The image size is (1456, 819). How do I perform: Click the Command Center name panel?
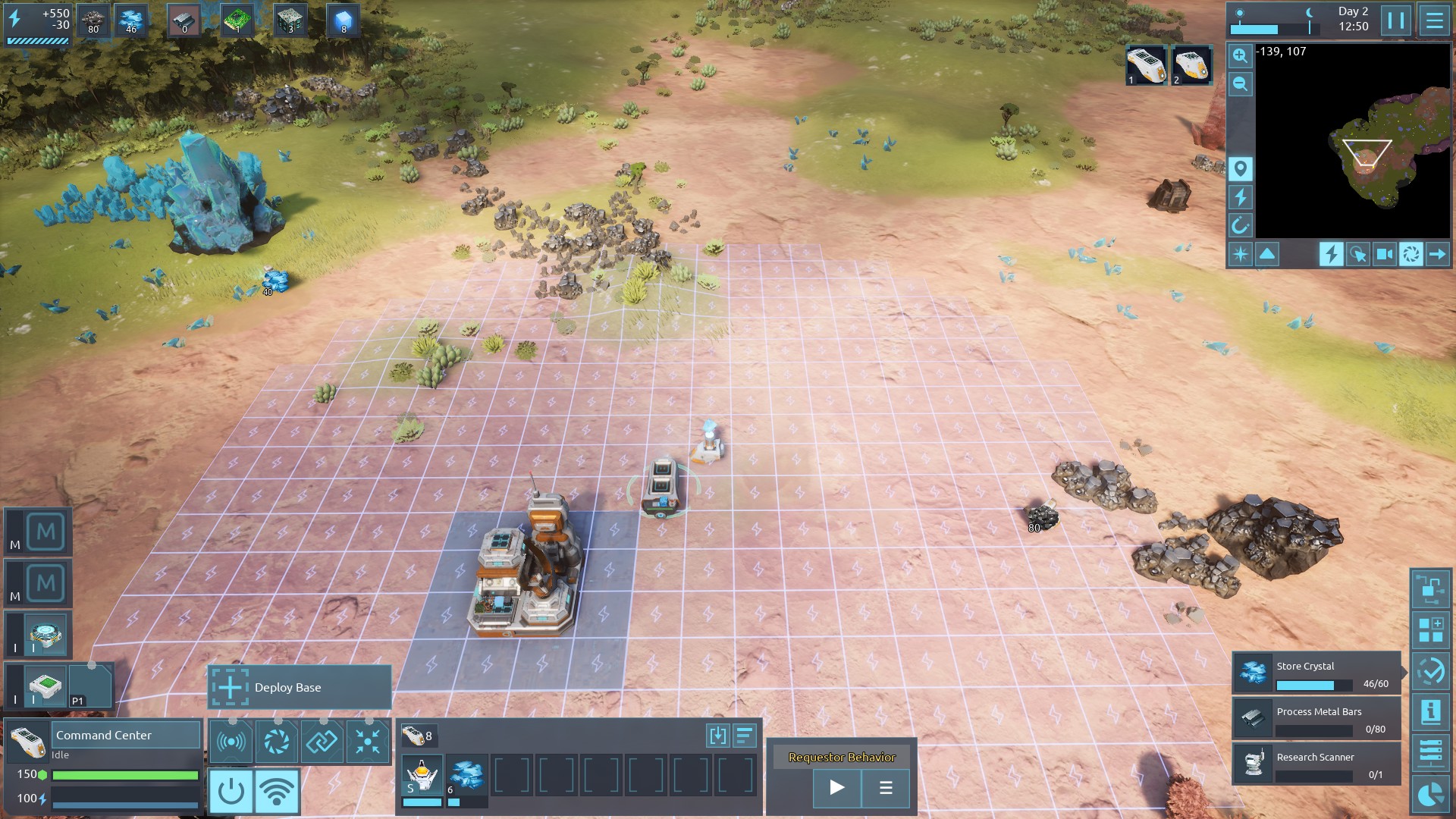click(x=125, y=735)
